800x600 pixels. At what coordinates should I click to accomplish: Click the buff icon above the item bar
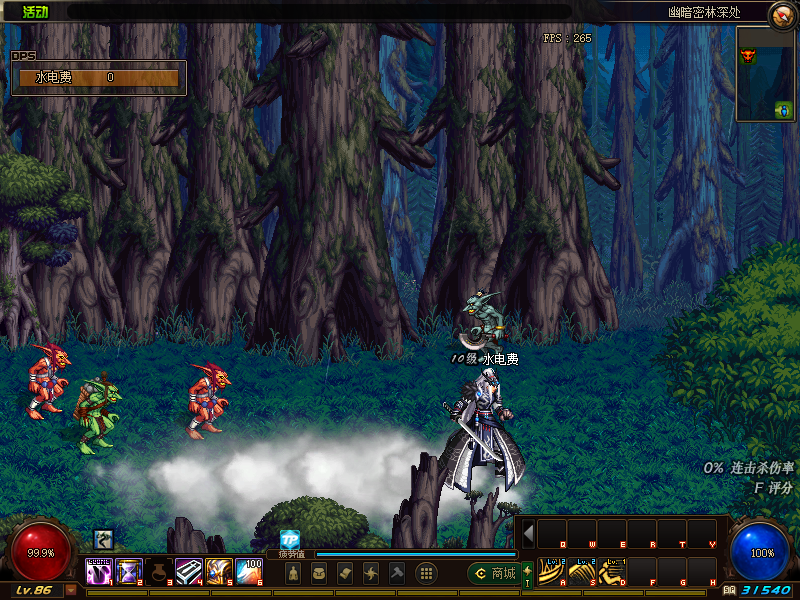pyautogui.click(x=103, y=541)
